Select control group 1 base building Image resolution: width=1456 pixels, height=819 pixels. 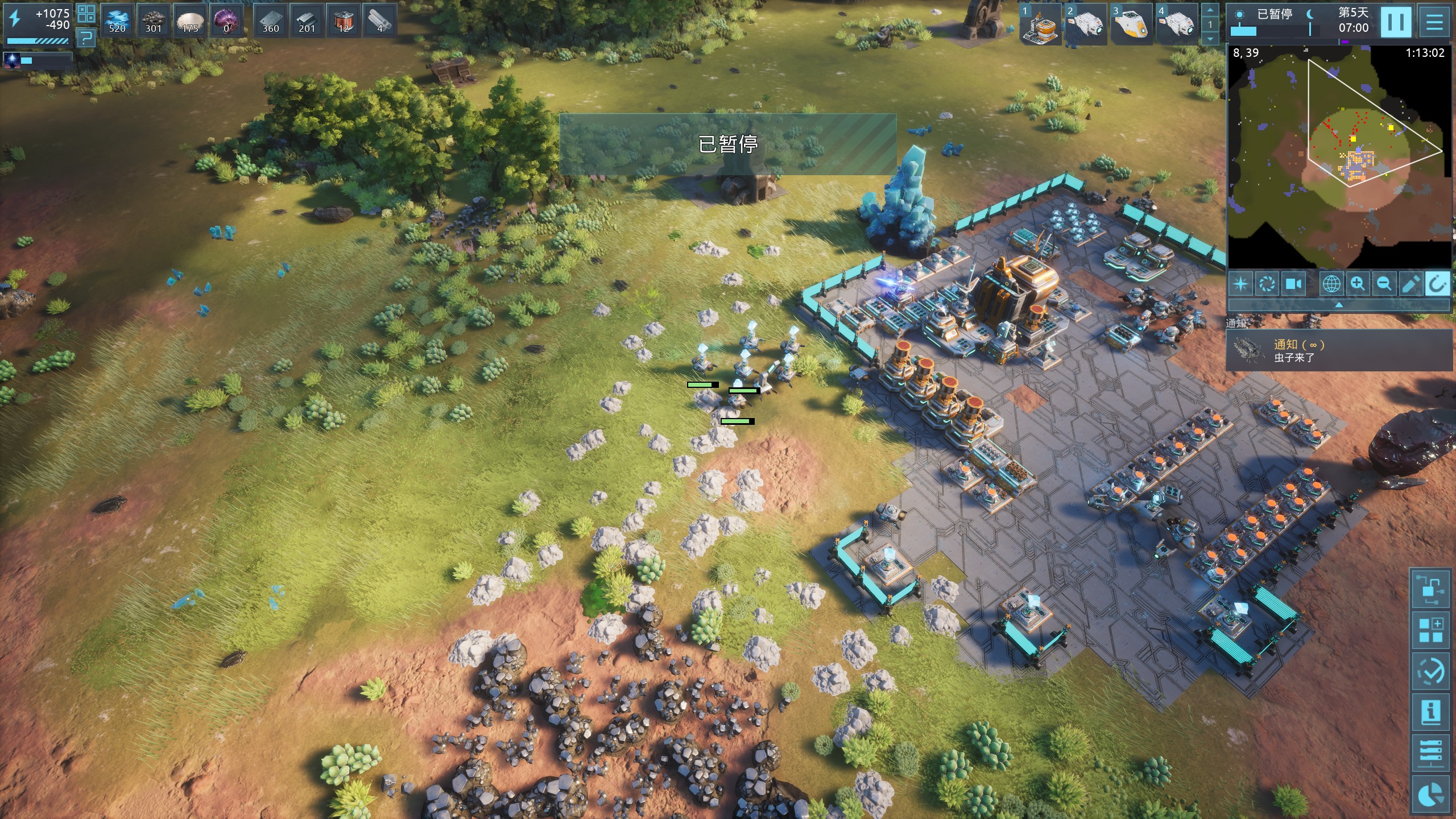pos(1040,24)
